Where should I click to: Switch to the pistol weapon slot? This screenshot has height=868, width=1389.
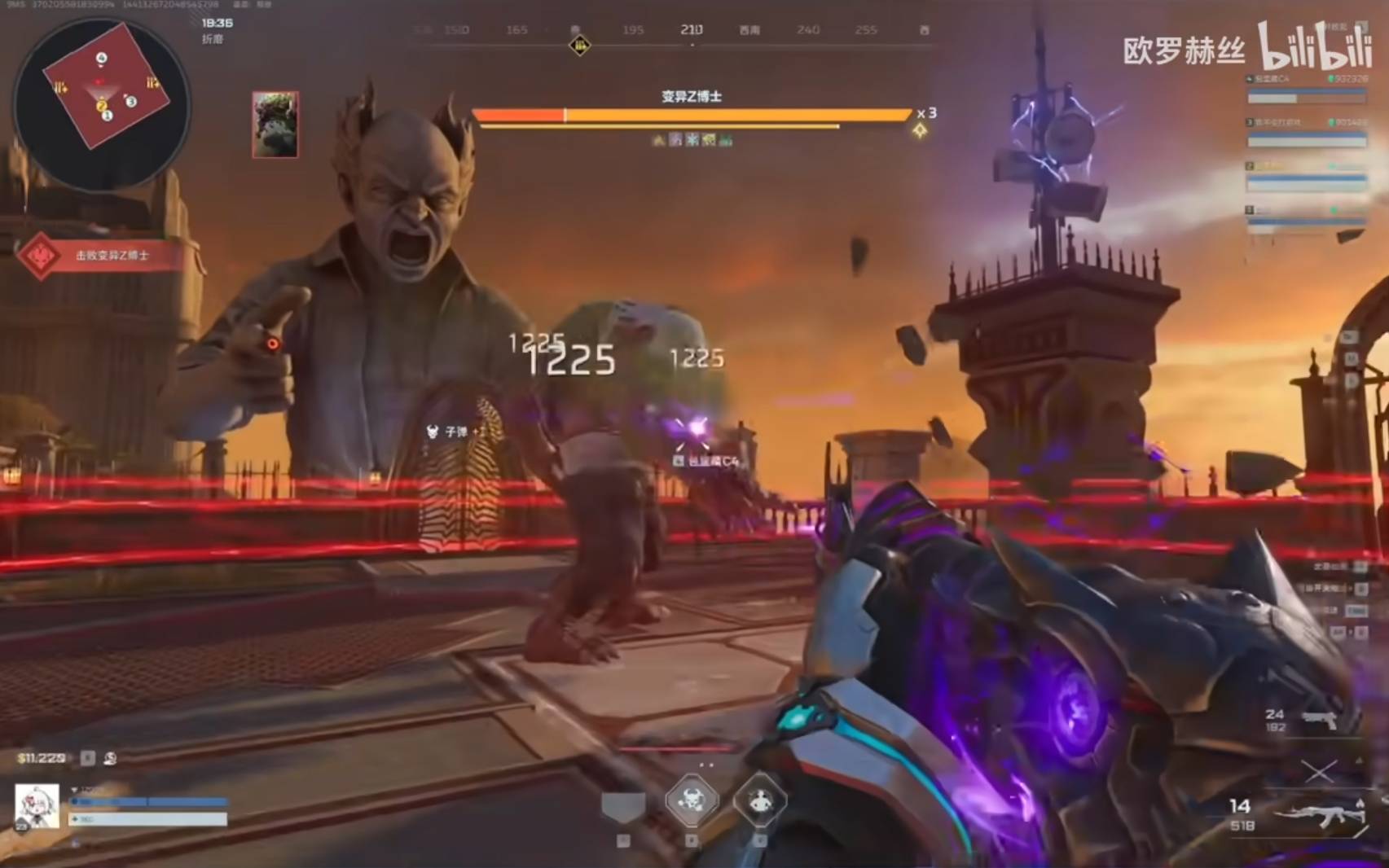(x=1318, y=720)
